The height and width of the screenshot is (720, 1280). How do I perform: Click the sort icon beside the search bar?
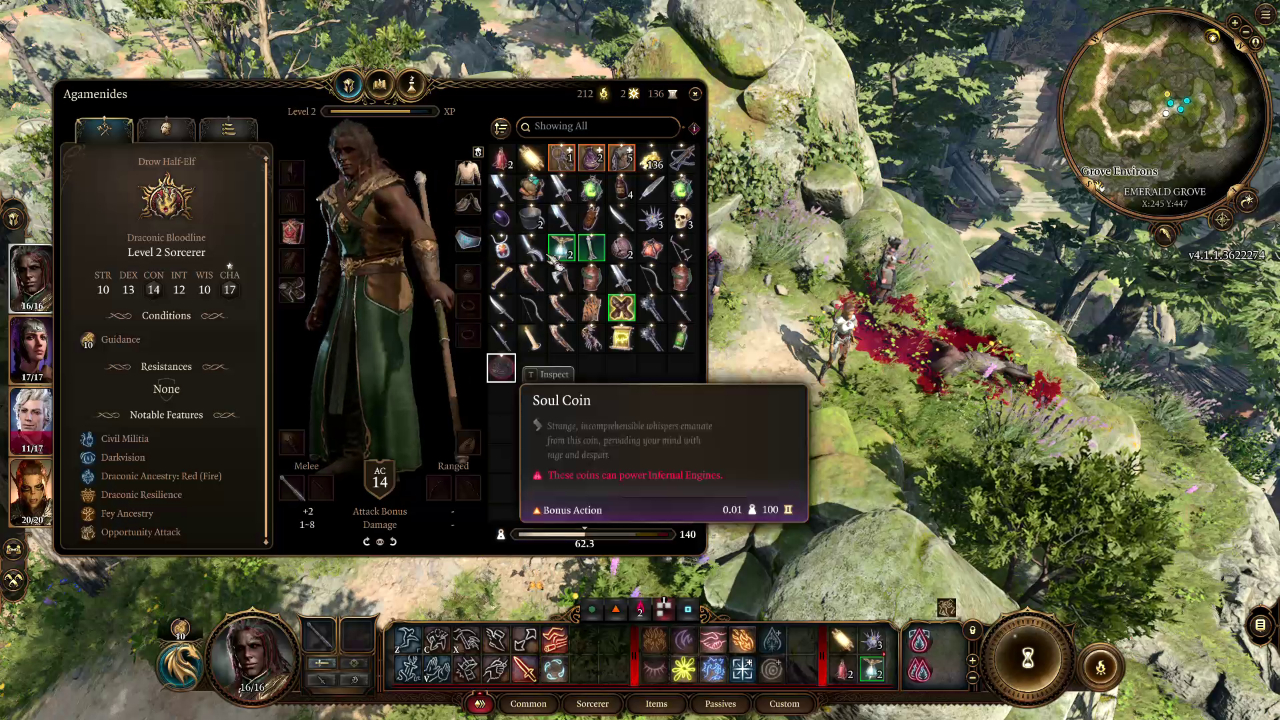coord(500,127)
